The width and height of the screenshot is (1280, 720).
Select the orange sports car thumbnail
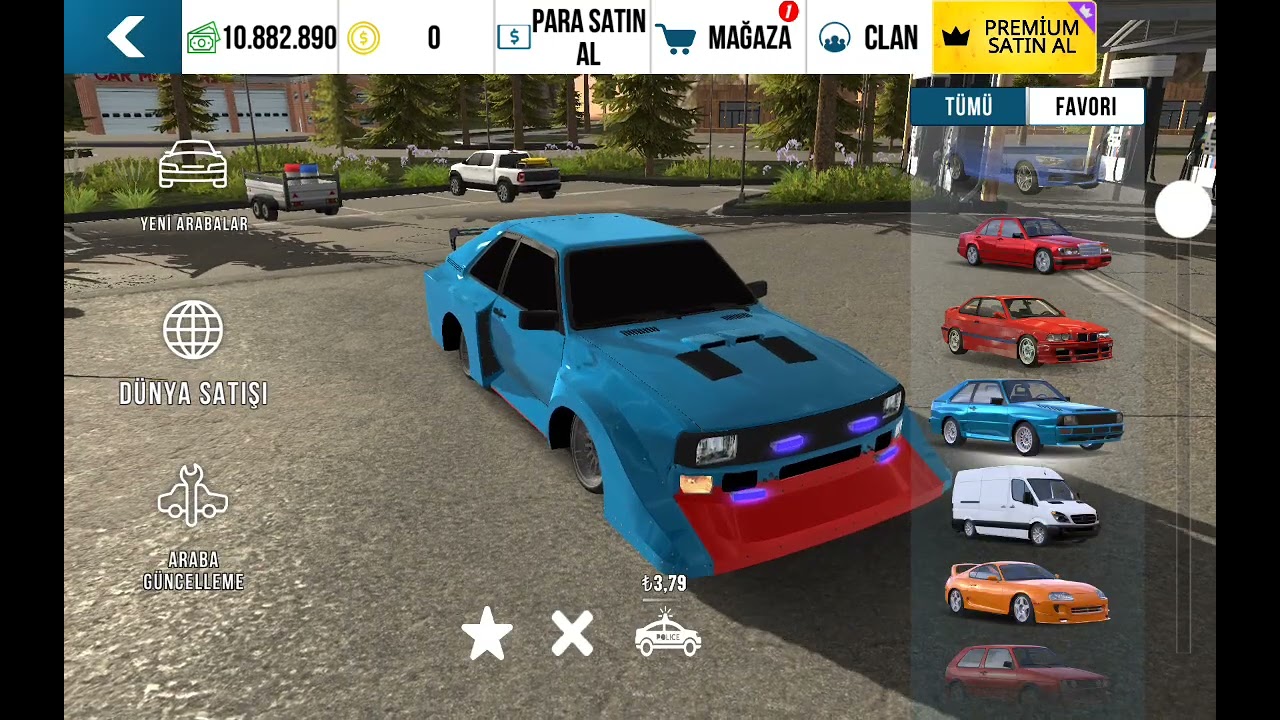[x=1026, y=592]
